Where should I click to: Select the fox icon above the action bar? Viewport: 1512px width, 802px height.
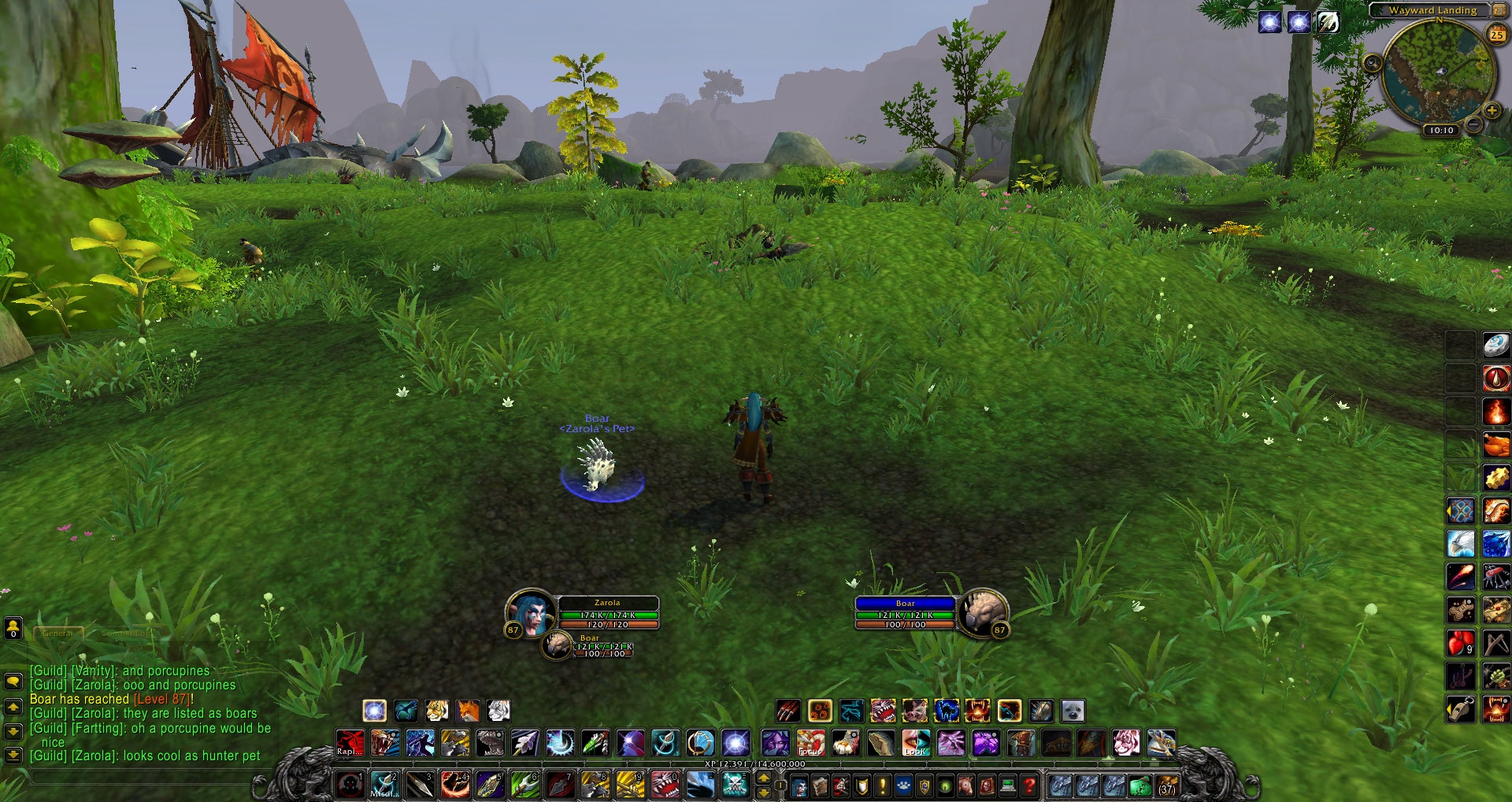pos(468,711)
